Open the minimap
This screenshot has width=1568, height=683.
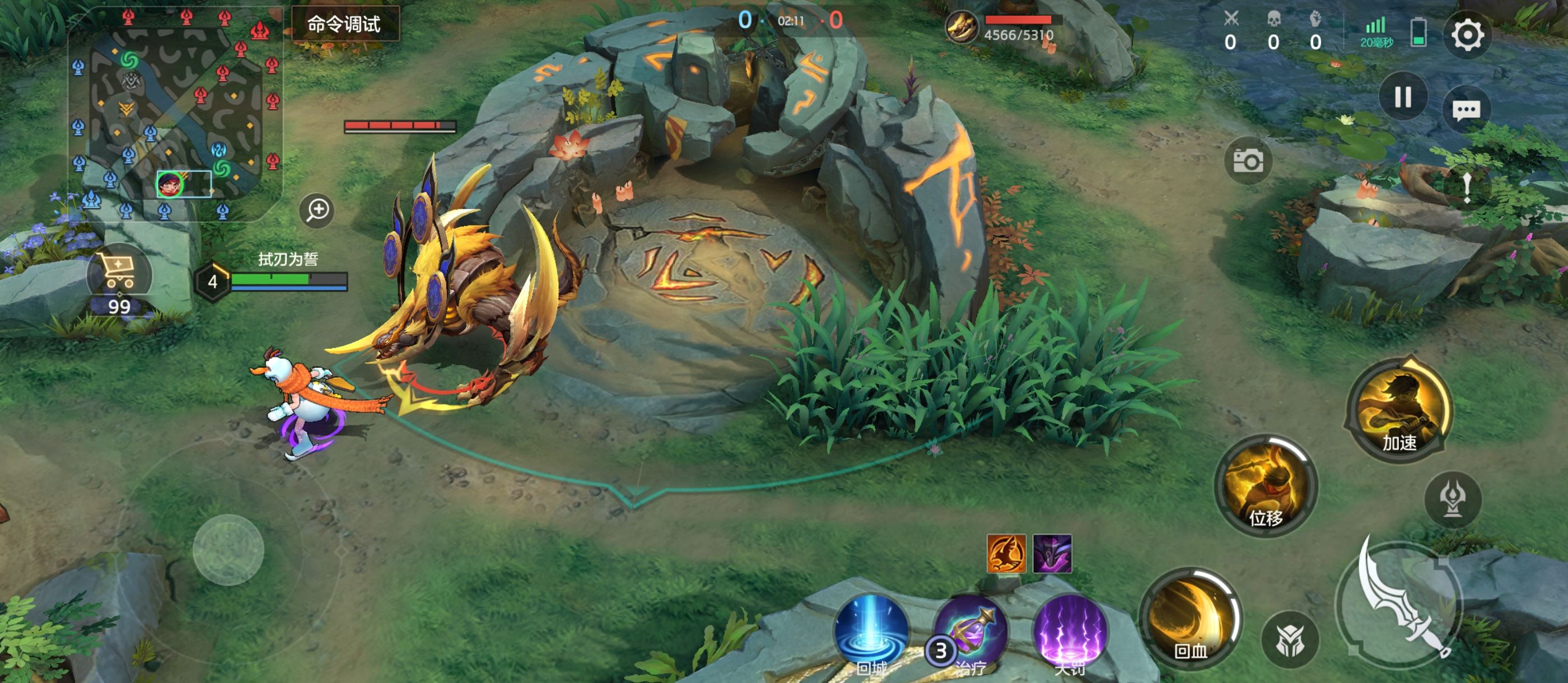(175, 113)
